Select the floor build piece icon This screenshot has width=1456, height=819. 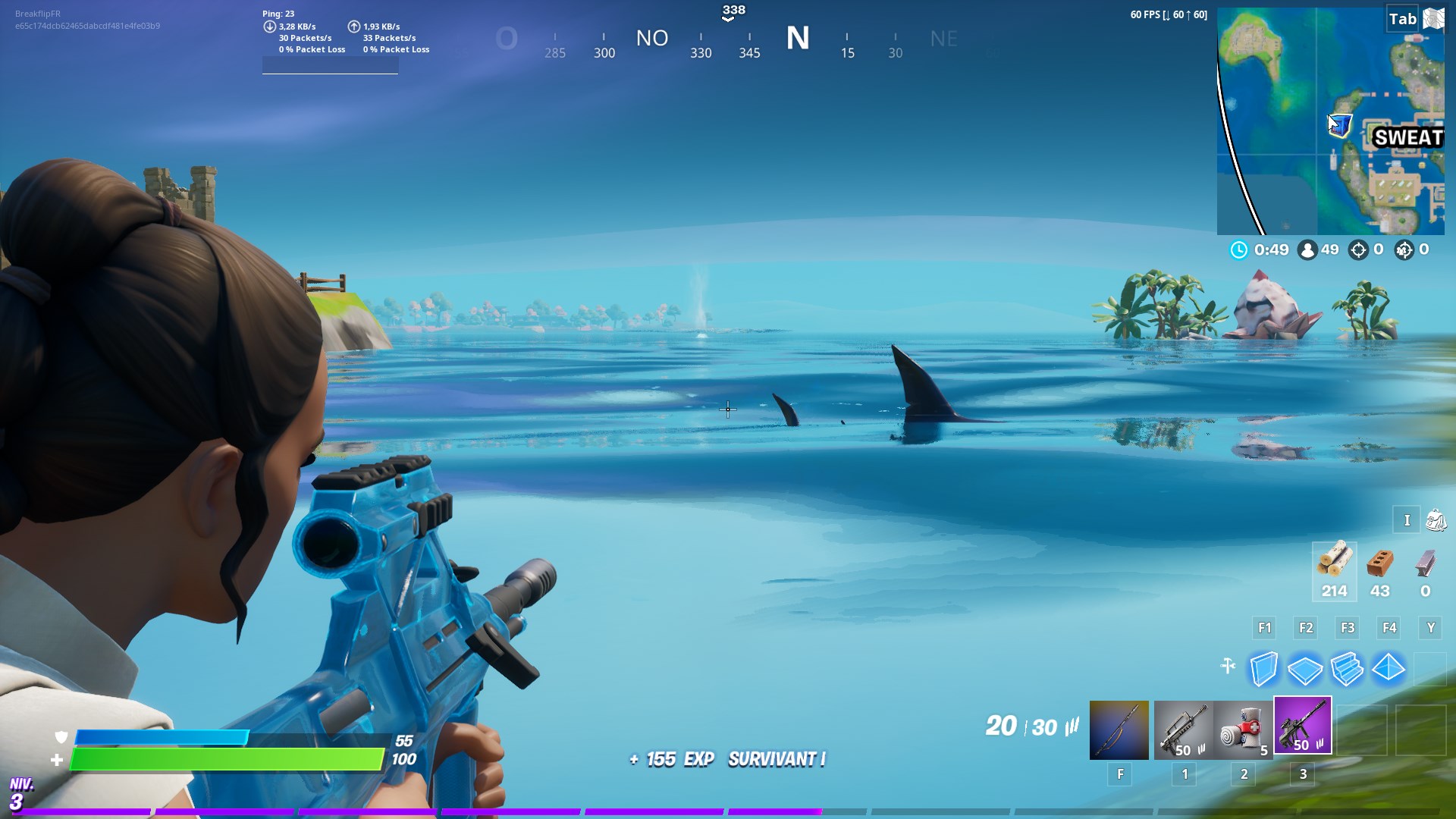coord(1306,668)
